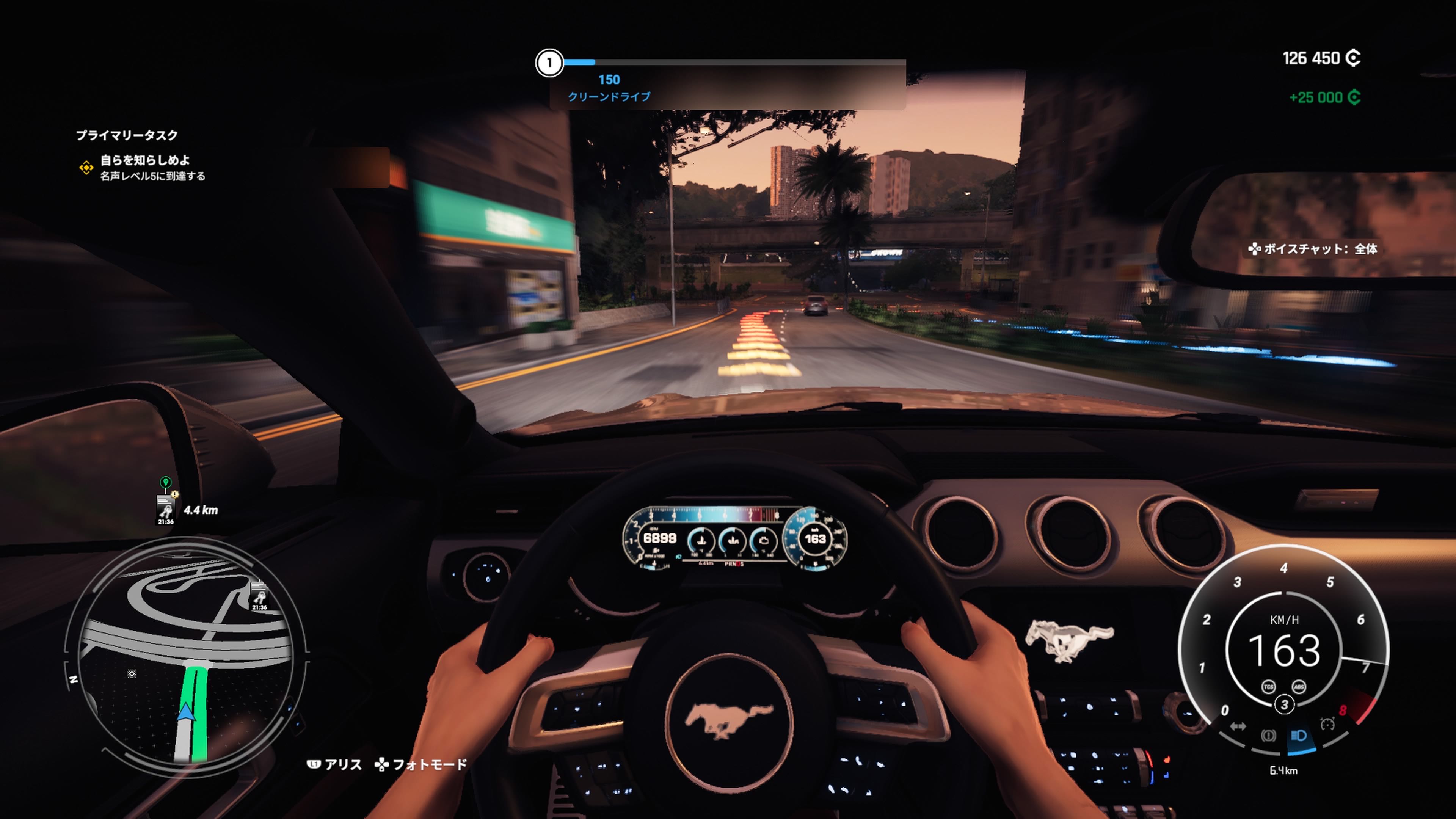Click the green waypoint destination pin
Image resolution: width=1456 pixels, height=819 pixels.
click(165, 482)
